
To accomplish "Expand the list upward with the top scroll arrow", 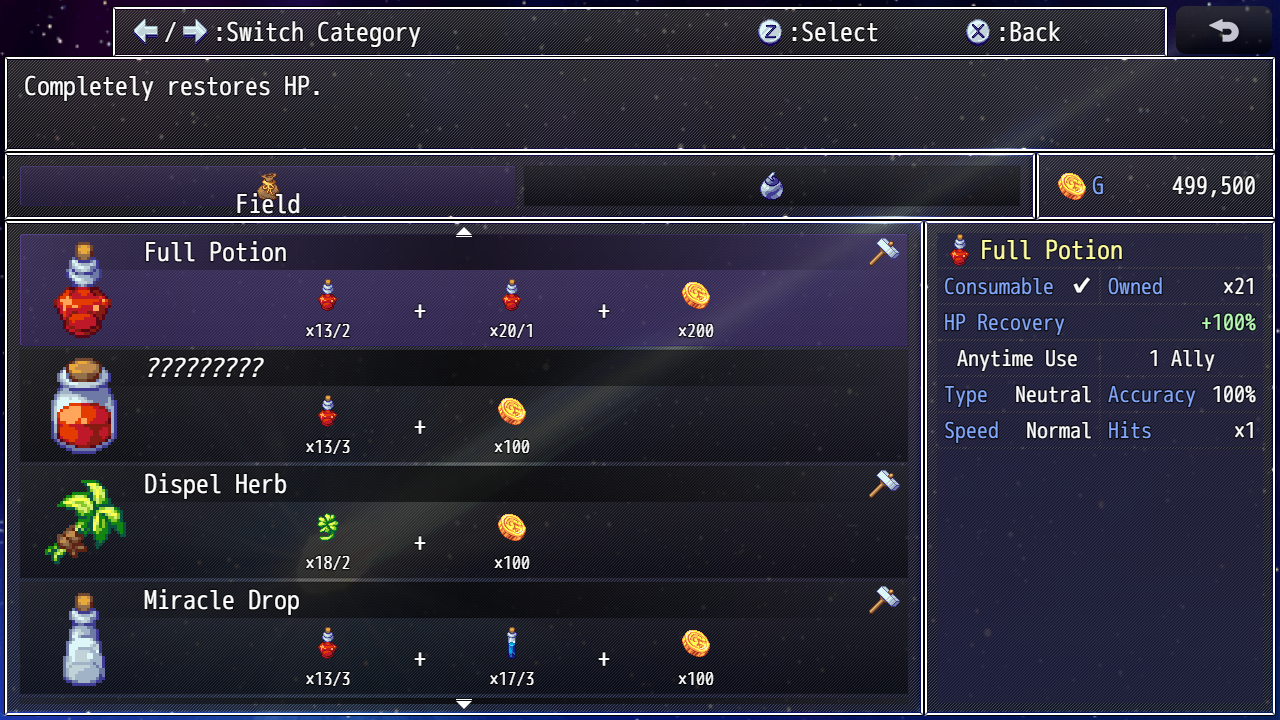I will [464, 231].
